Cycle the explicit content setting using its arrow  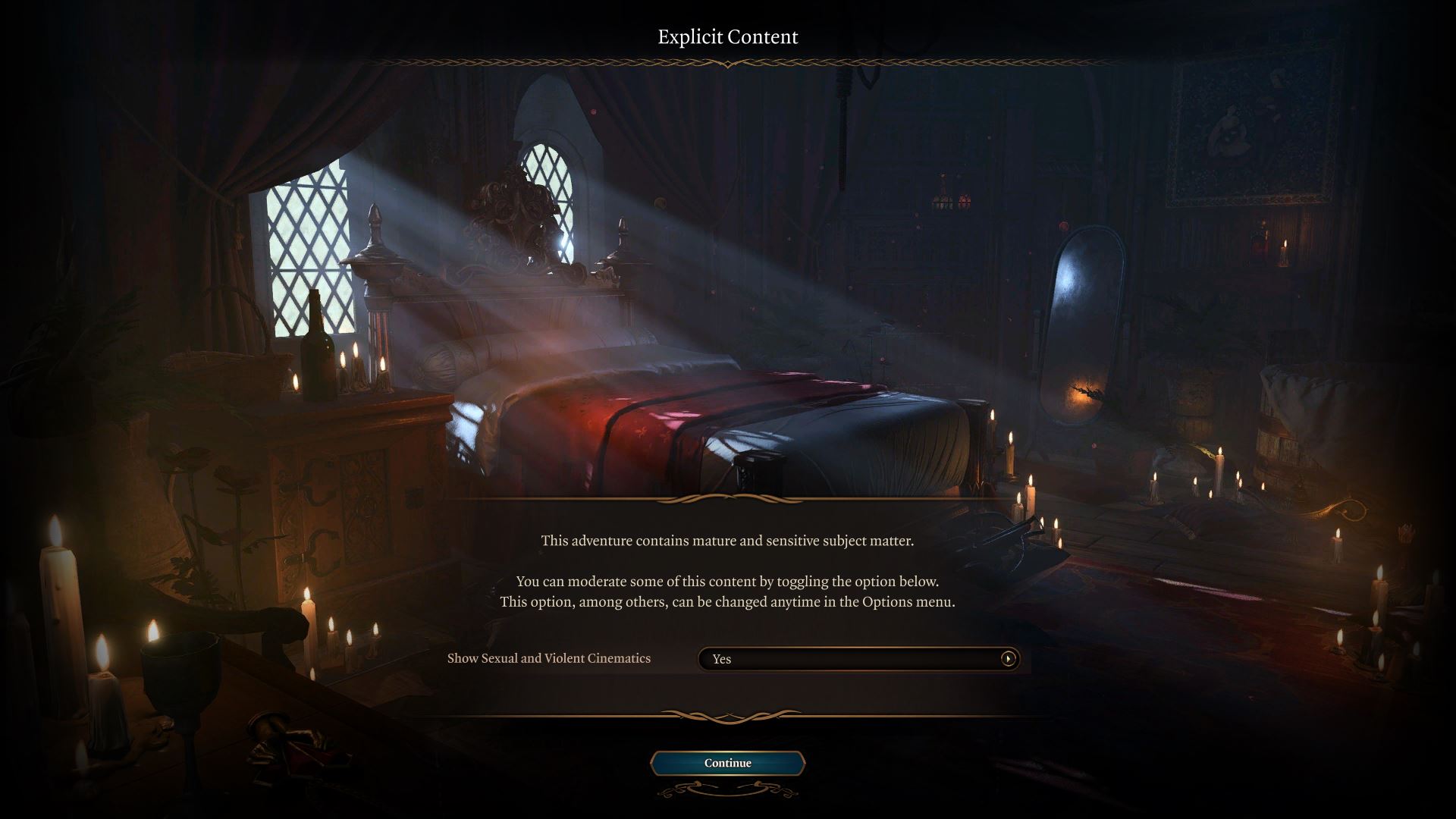[x=1009, y=659]
